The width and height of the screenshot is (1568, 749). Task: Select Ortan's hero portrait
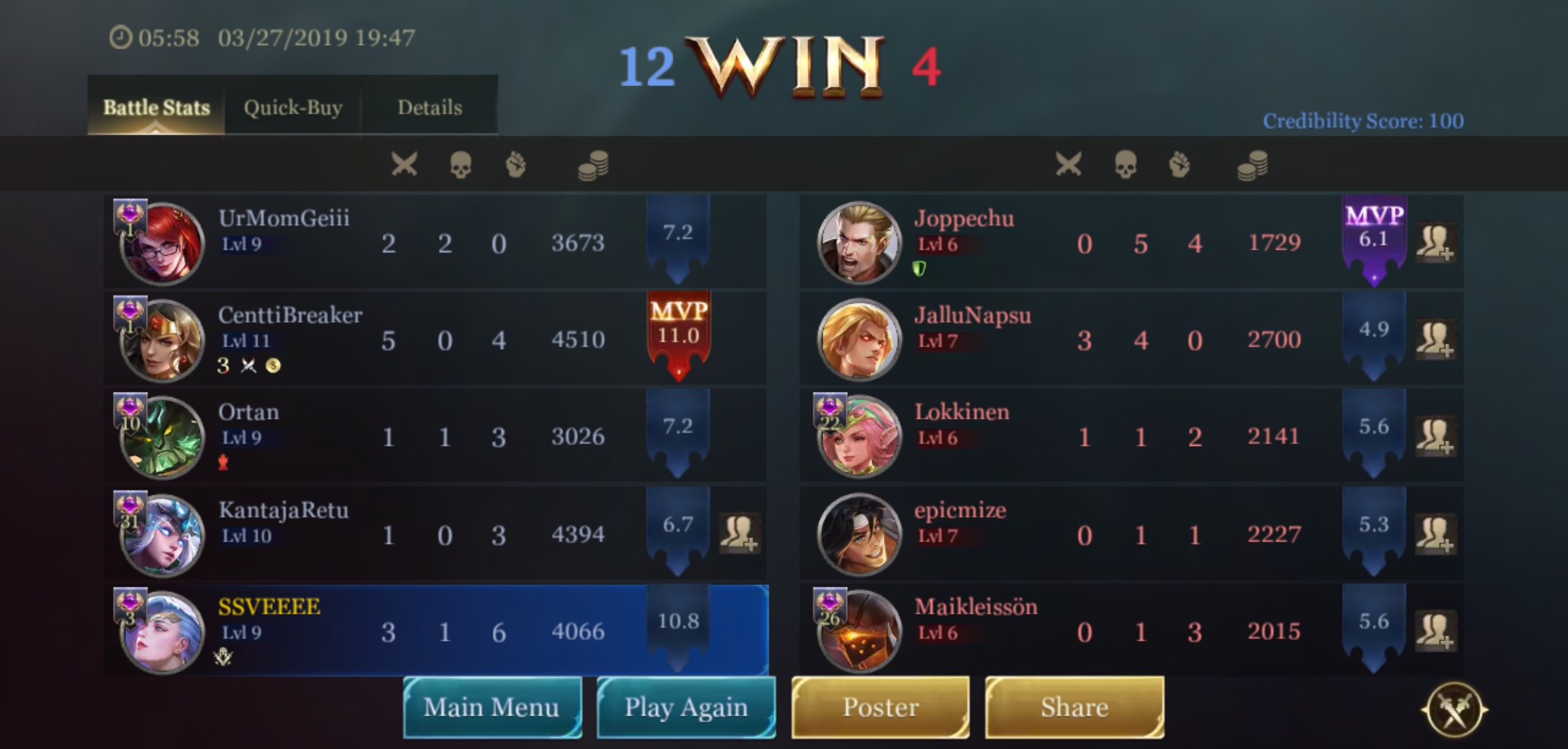162,438
